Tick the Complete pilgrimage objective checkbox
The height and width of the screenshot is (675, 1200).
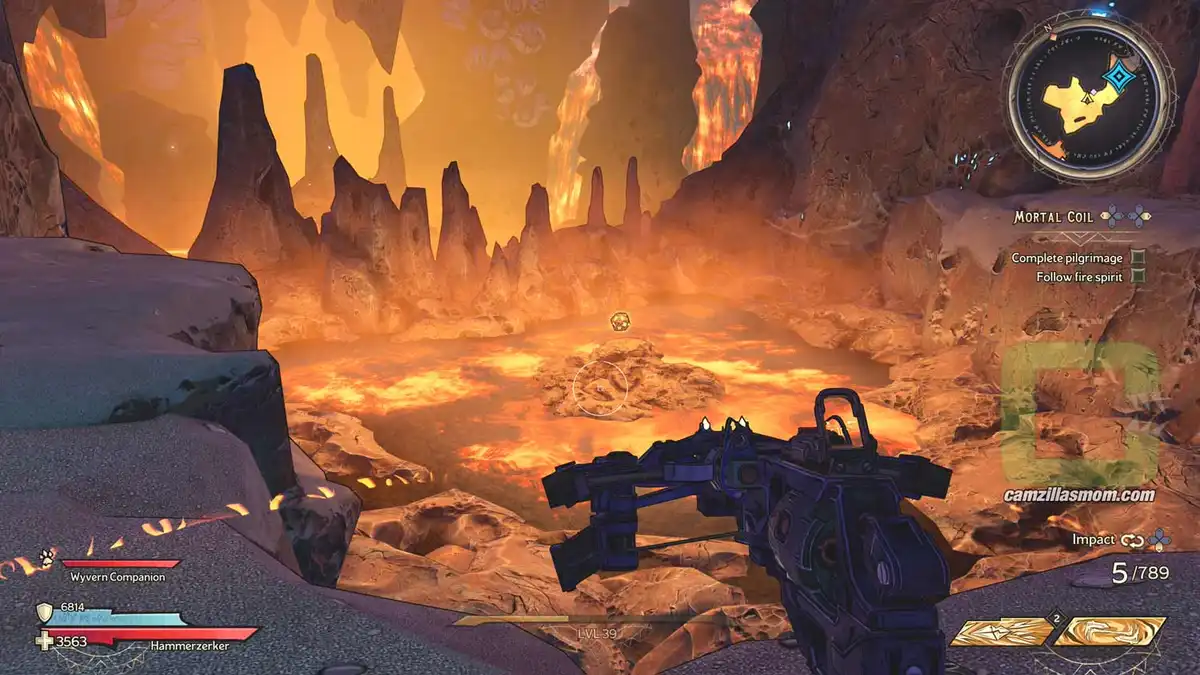tap(1137, 258)
